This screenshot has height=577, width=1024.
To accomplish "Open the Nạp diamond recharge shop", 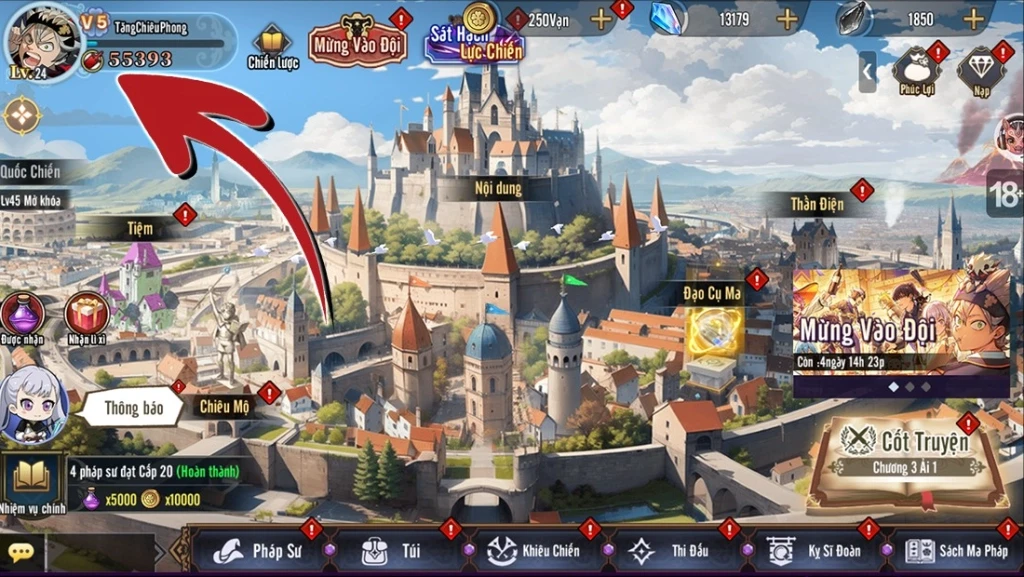I will [980, 71].
